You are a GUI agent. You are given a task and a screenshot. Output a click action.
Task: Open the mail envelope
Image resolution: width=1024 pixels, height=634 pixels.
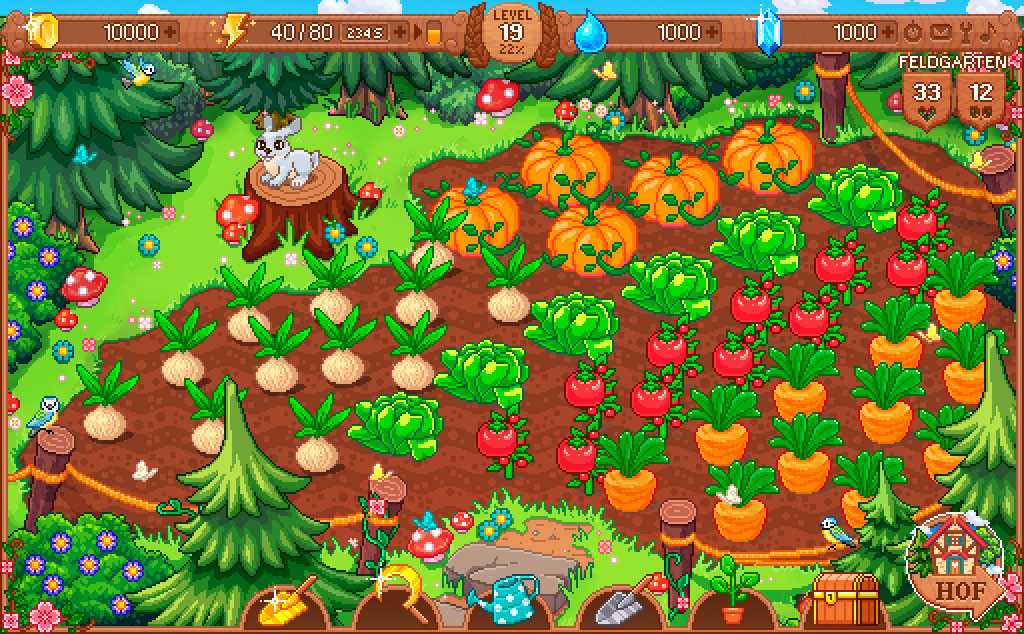939,32
